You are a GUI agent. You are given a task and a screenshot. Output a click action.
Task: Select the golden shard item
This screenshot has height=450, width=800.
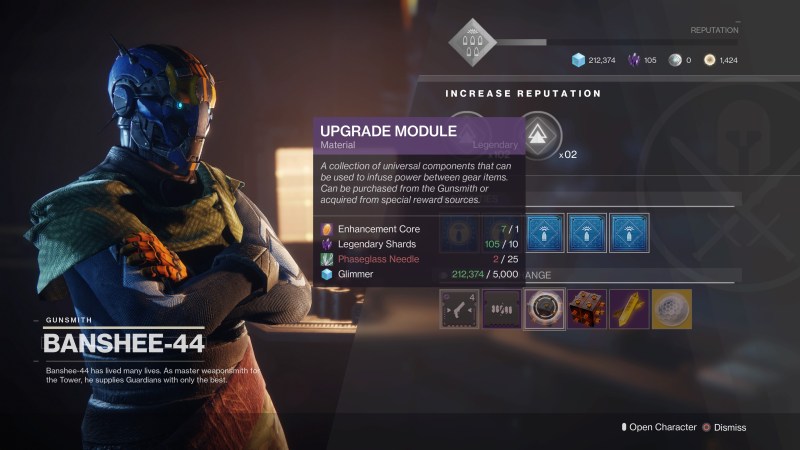pos(628,309)
